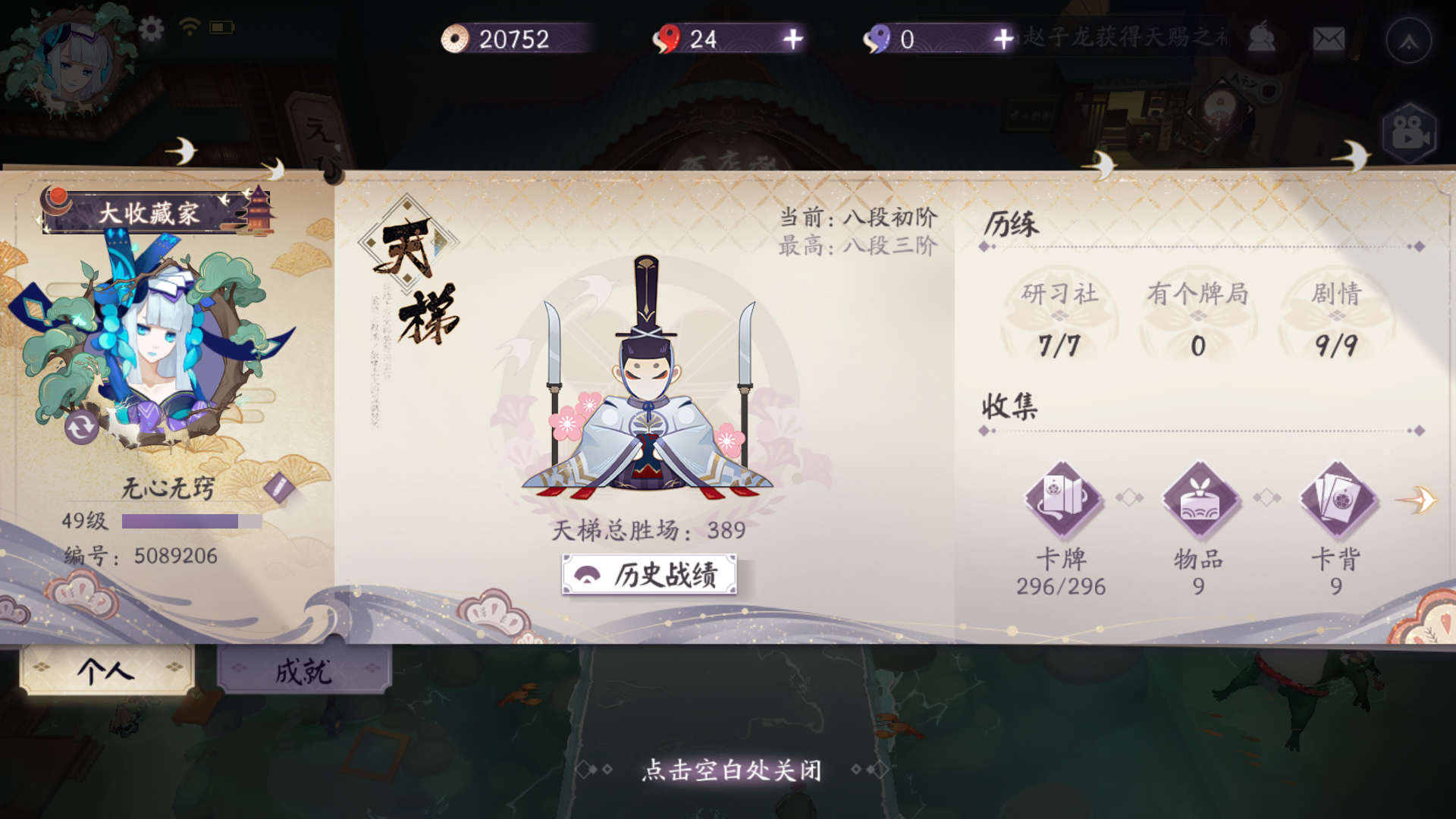Click plus beside the purple magatama counter
The width and height of the screenshot is (1456, 819).
coord(1003,39)
